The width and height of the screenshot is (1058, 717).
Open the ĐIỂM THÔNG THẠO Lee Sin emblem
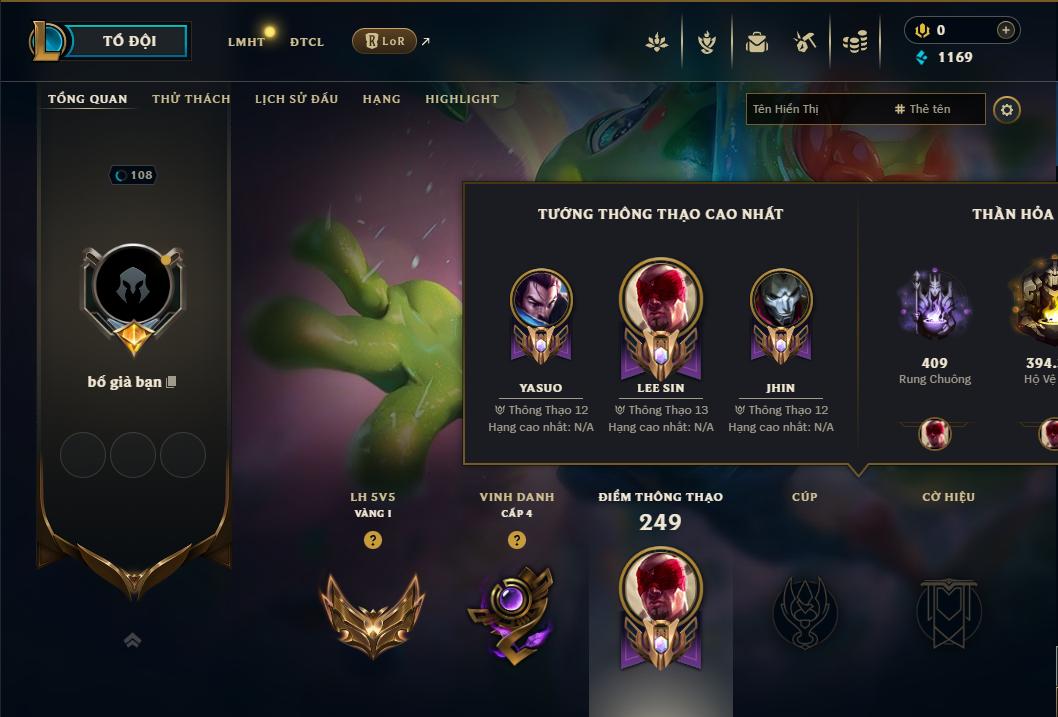[660, 605]
